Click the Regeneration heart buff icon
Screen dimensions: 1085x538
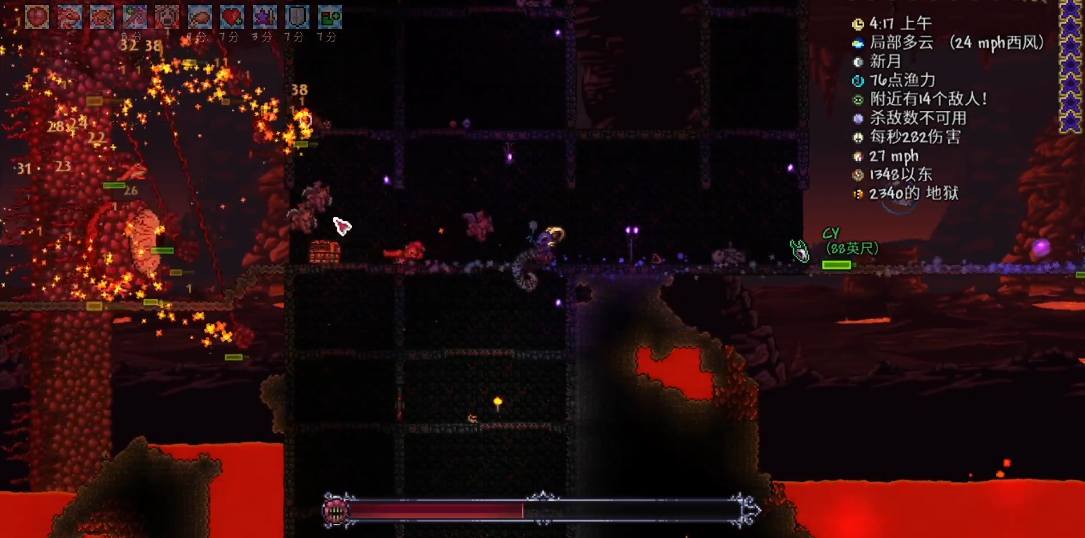coord(231,16)
